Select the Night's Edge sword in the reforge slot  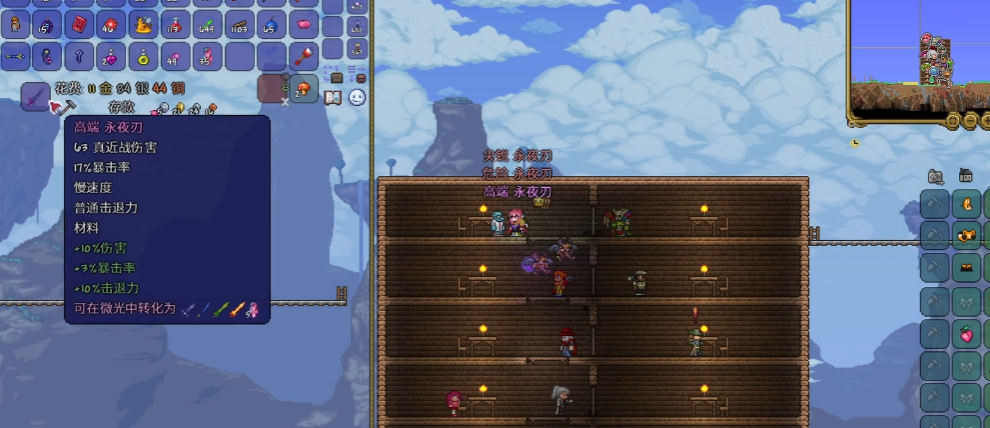pyautogui.click(x=36, y=96)
